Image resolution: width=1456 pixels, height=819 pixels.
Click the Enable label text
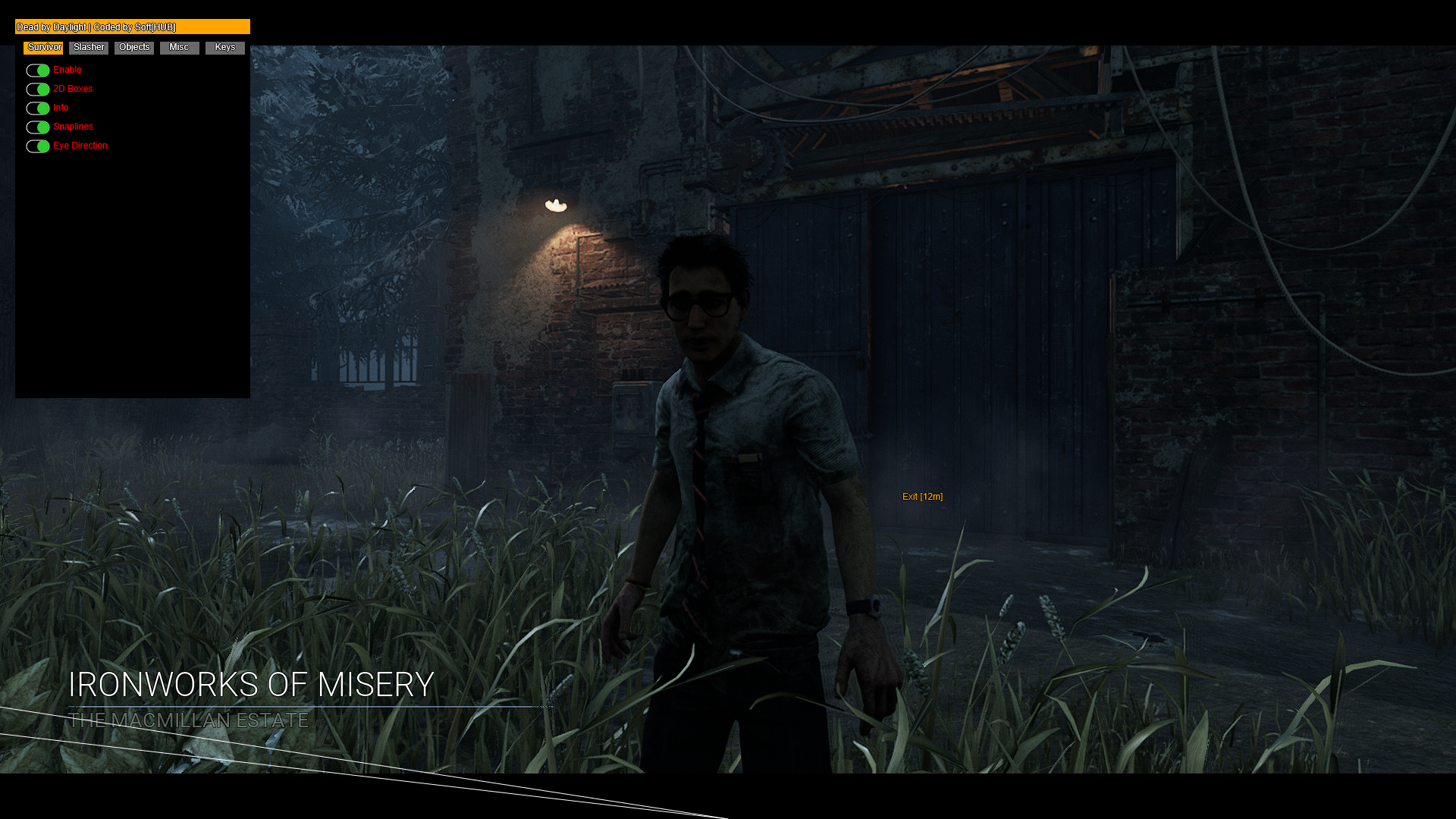pyautogui.click(x=67, y=69)
